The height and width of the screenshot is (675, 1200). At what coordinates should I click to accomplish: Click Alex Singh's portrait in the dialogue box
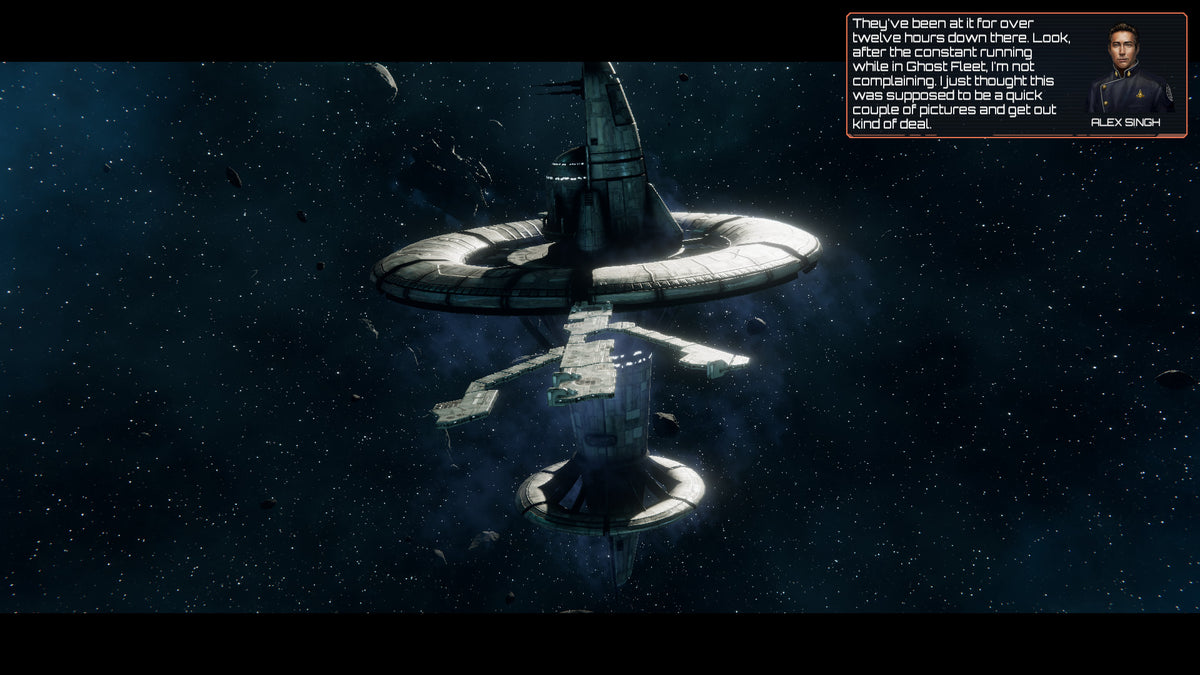coord(1125,66)
